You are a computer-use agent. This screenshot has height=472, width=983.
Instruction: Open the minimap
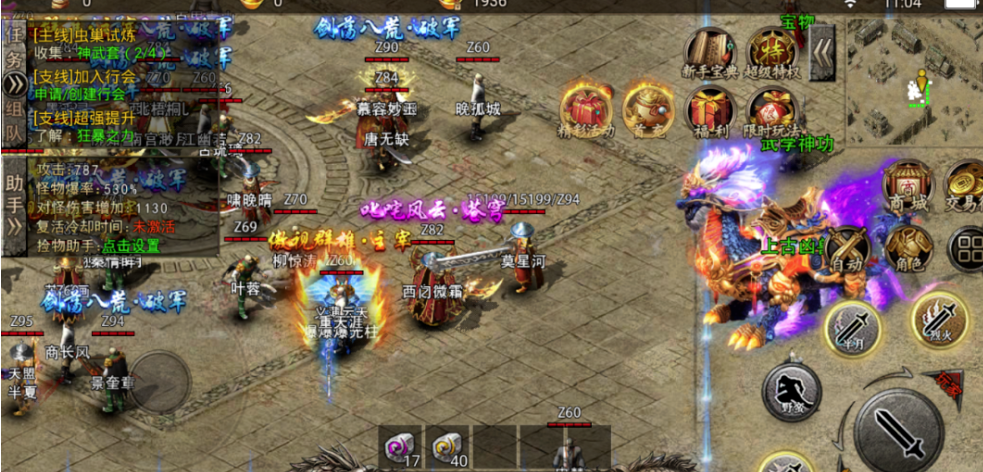pos(913,79)
